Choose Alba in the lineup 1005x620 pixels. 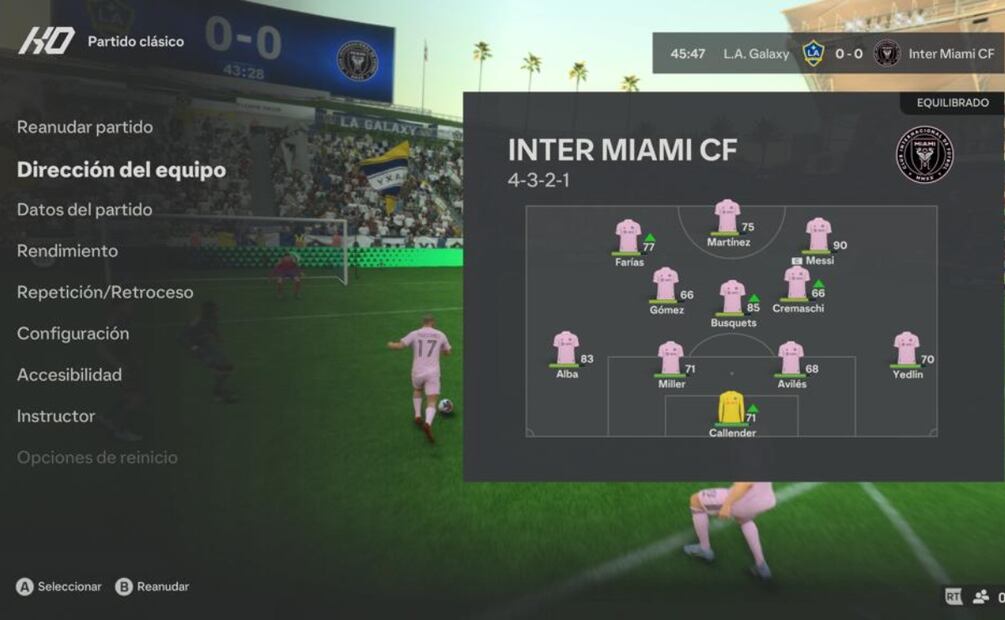[x=566, y=348]
